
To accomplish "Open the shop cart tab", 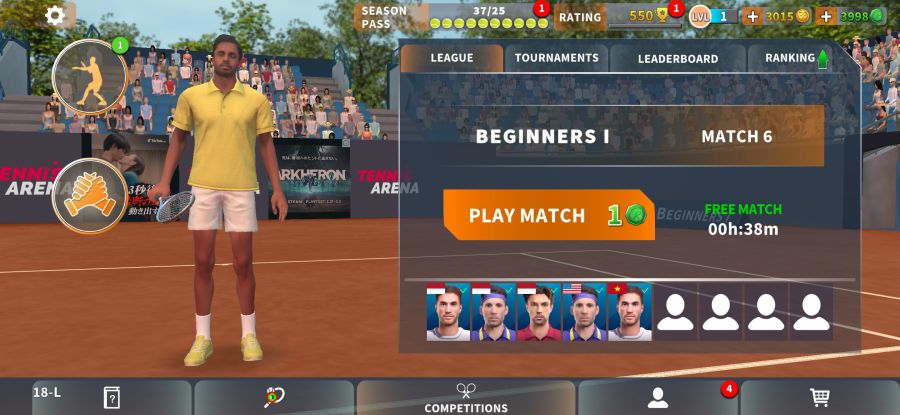I will coord(820,398).
